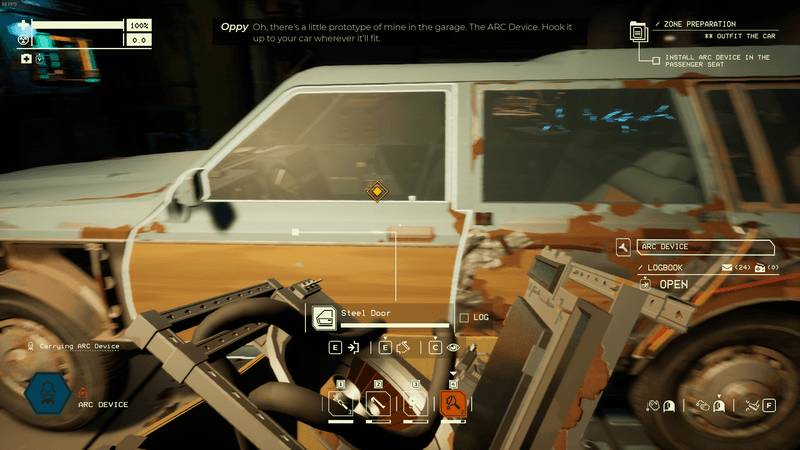This screenshot has height=450, width=800.
Task: Toggle the LOG checkbox
Action: pos(463,318)
